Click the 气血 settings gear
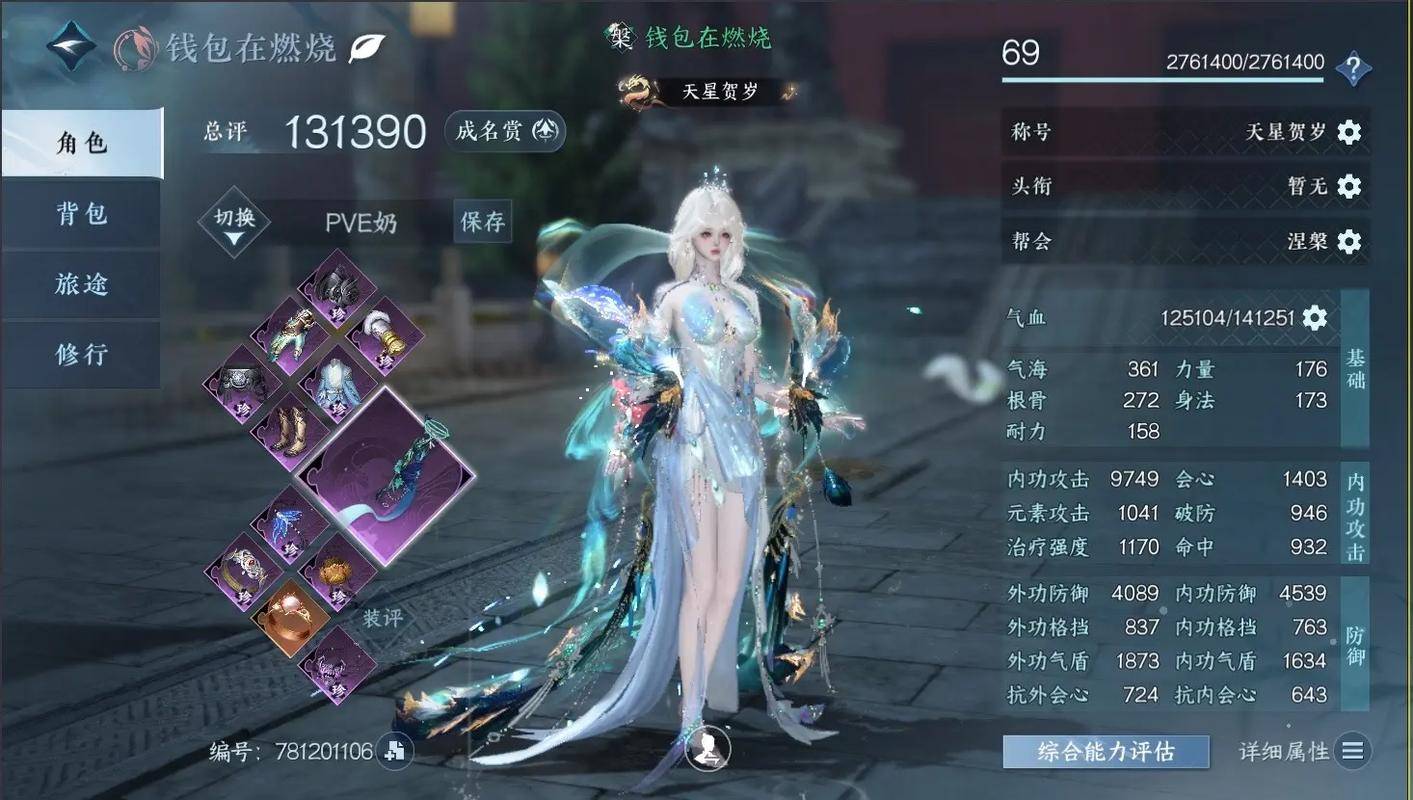The image size is (1413, 800). click(1314, 318)
